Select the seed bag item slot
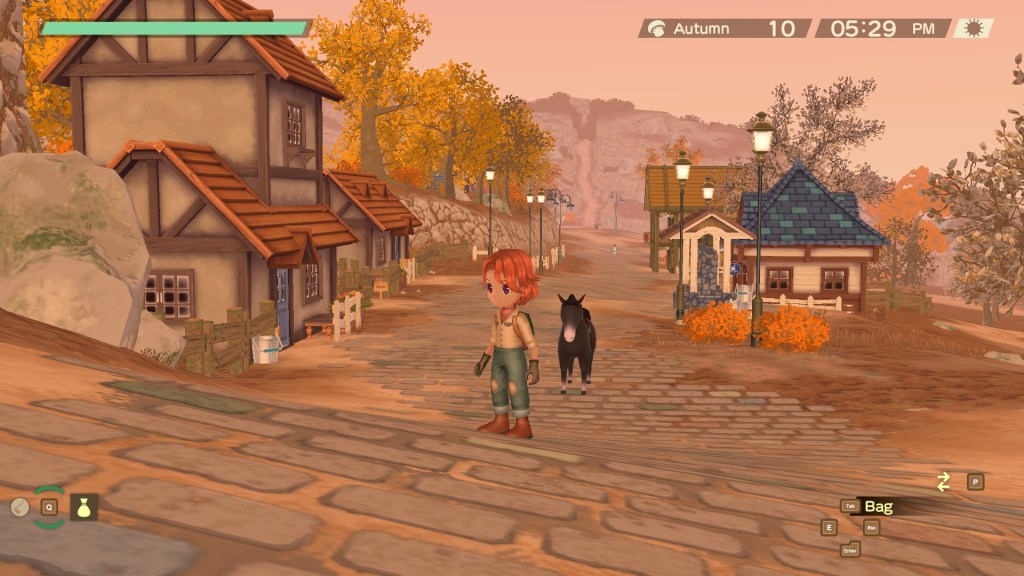 pyautogui.click(x=84, y=507)
